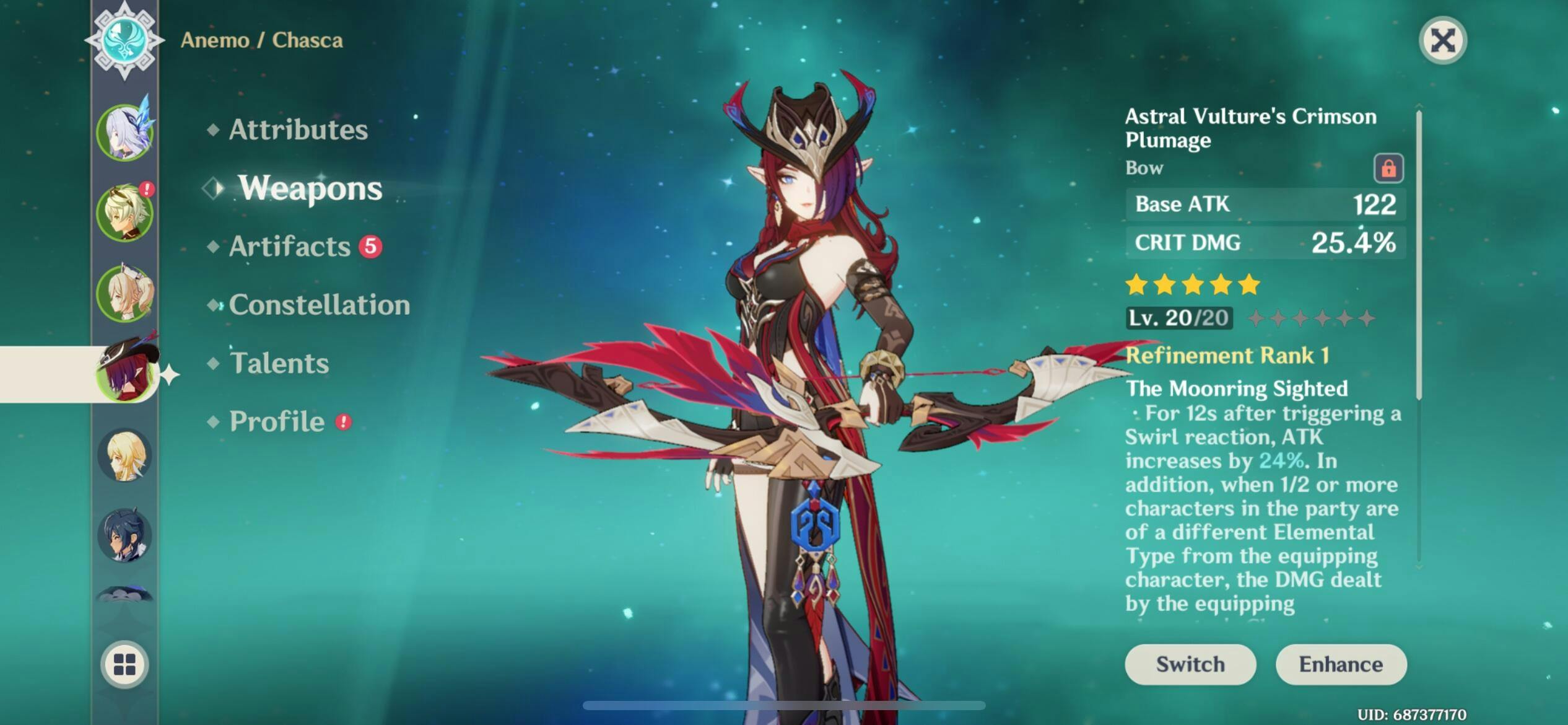The width and height of the screenshot is (1568, 725).
Task: Enhance Astral Vulture's Crimson Plumage
Action: (1341, 664)
